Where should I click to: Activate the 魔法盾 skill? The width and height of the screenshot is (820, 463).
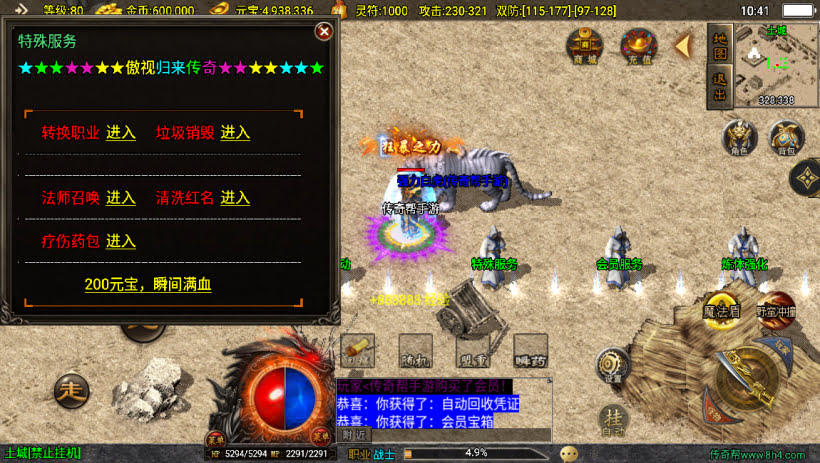point(721,311)
